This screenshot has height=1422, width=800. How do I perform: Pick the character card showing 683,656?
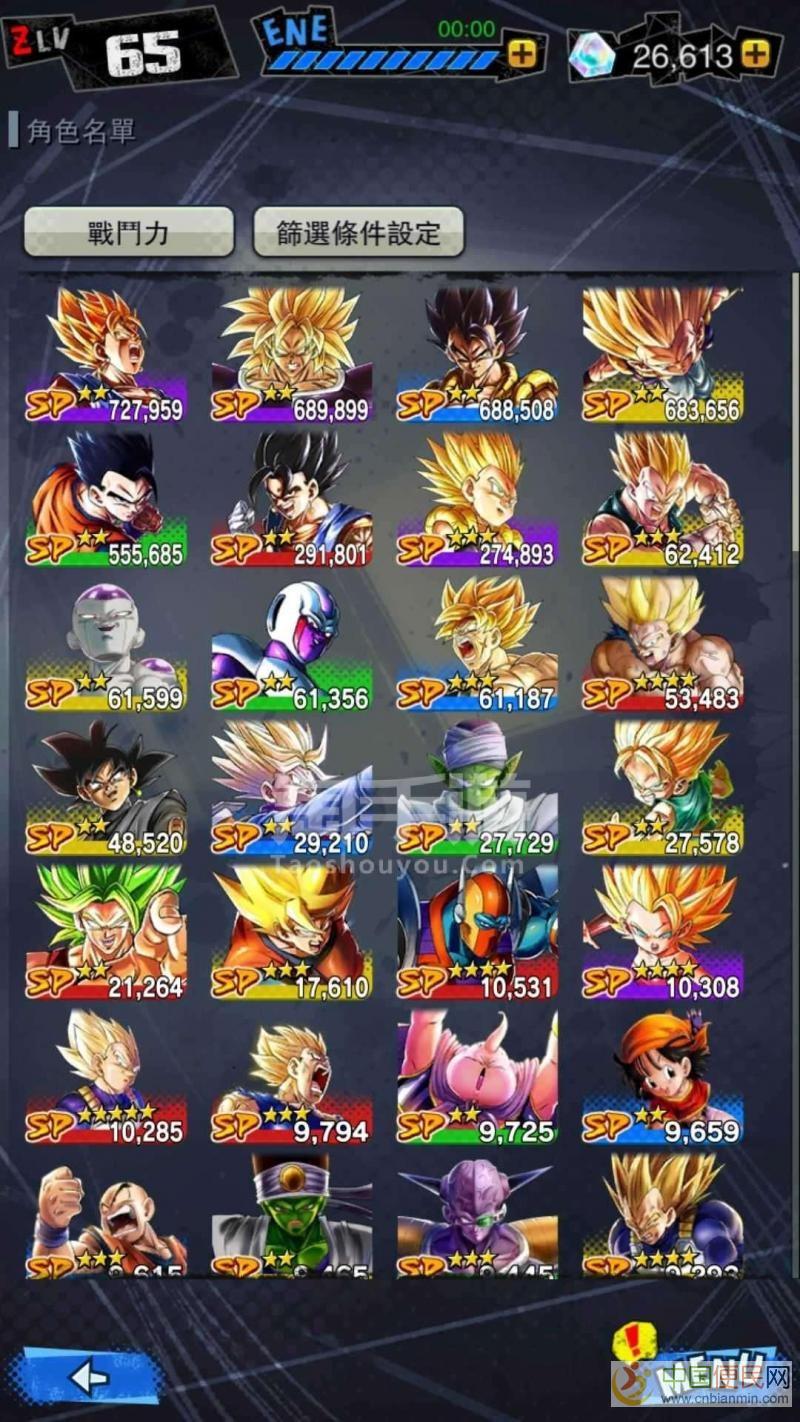point(662,355)
